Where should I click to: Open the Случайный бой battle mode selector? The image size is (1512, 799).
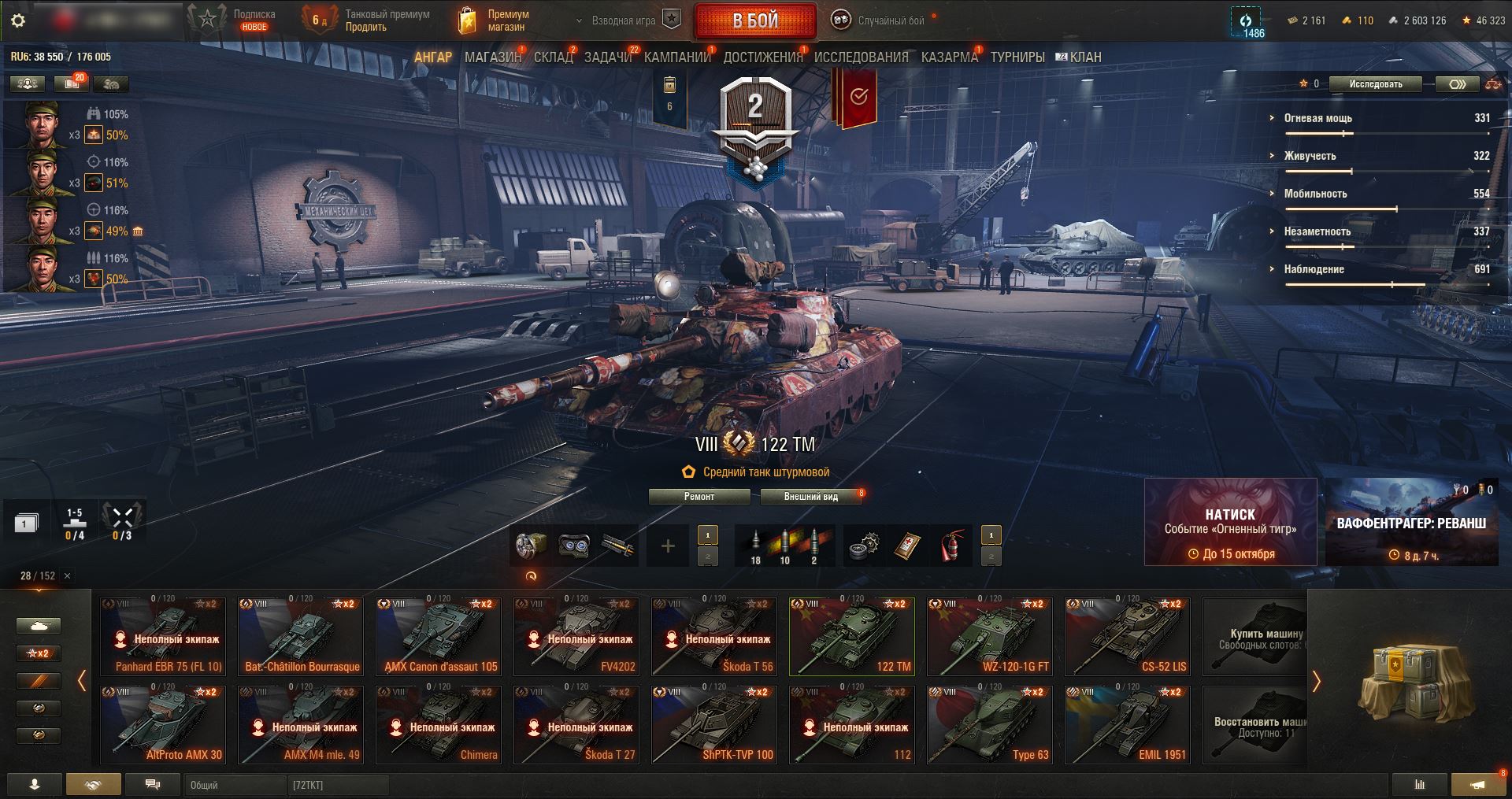880,21
